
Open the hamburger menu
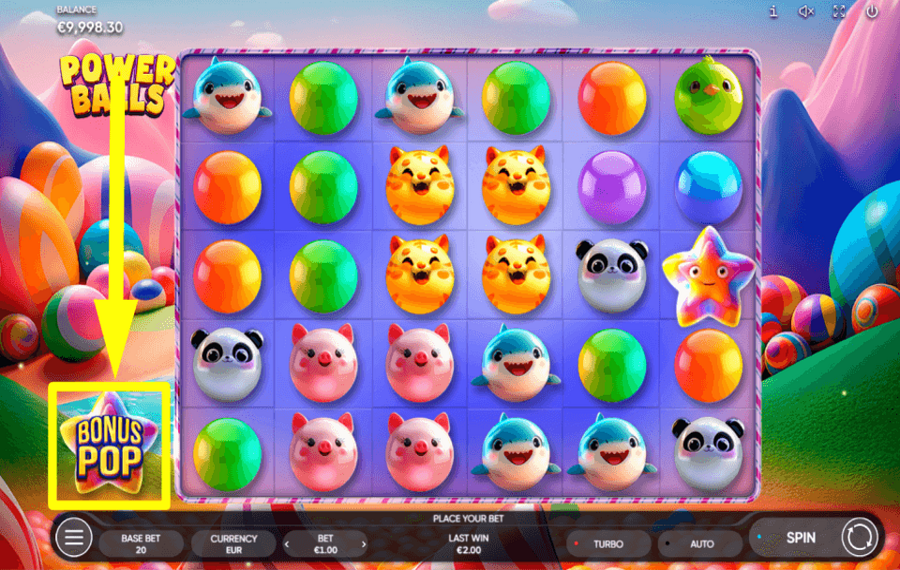(x=74, y=538)
